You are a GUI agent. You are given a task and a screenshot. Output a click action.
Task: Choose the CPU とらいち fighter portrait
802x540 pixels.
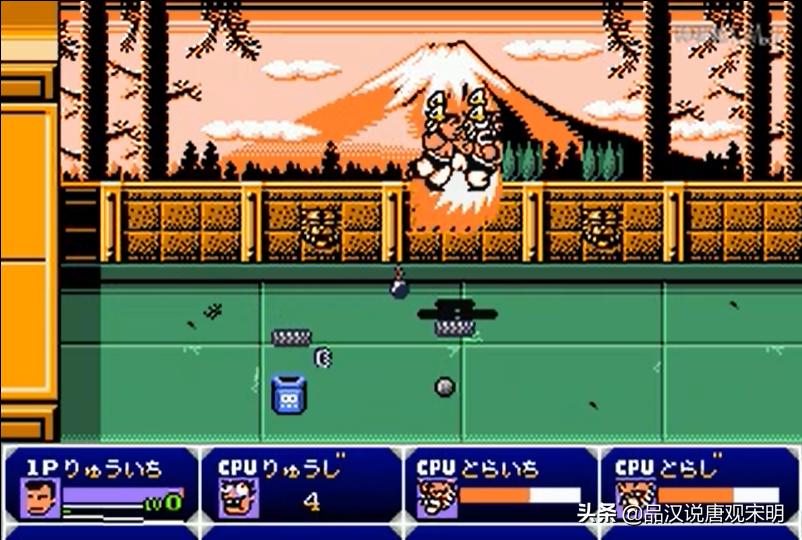pos(436,498)
